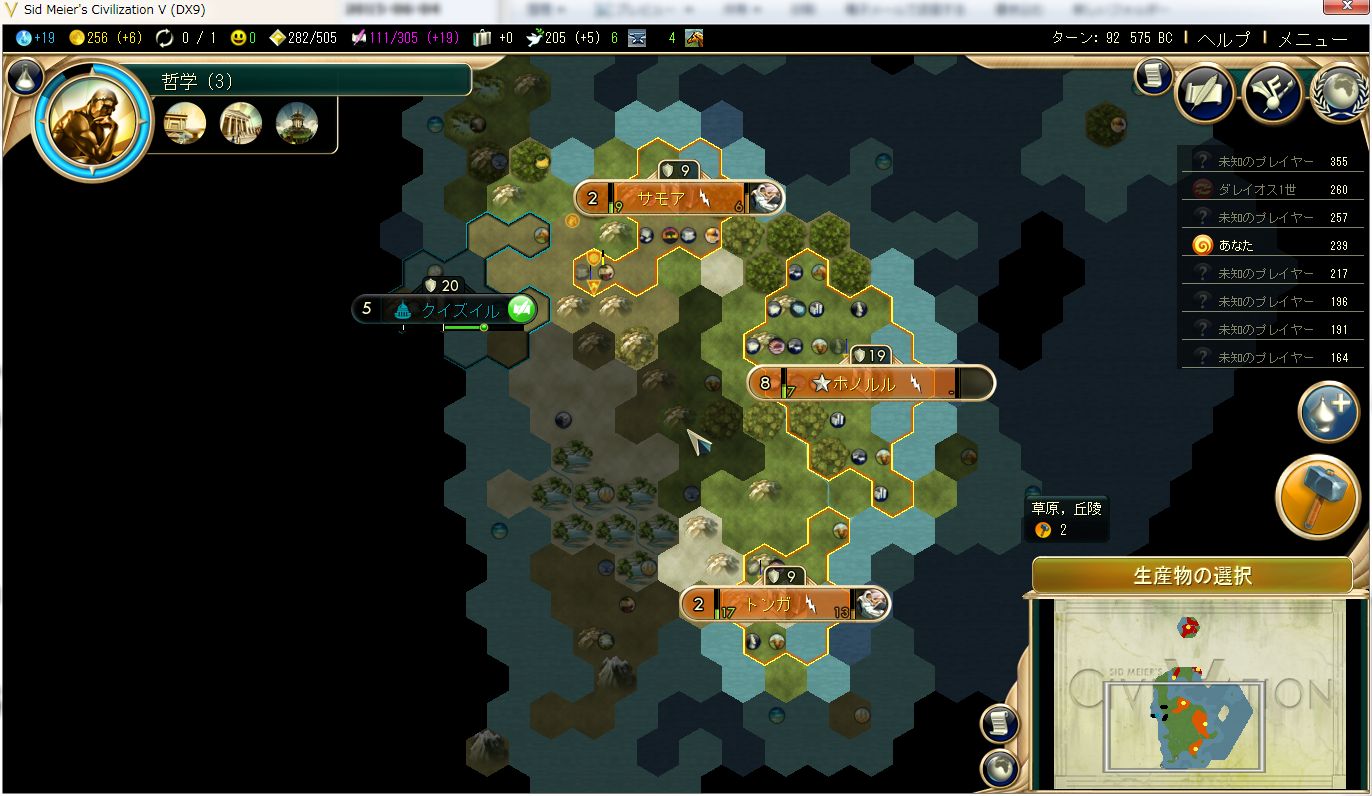The width and height of the screenshot is (1372, 796).
Task: Select the トンガ city banner
Action: tap(782, 604)
